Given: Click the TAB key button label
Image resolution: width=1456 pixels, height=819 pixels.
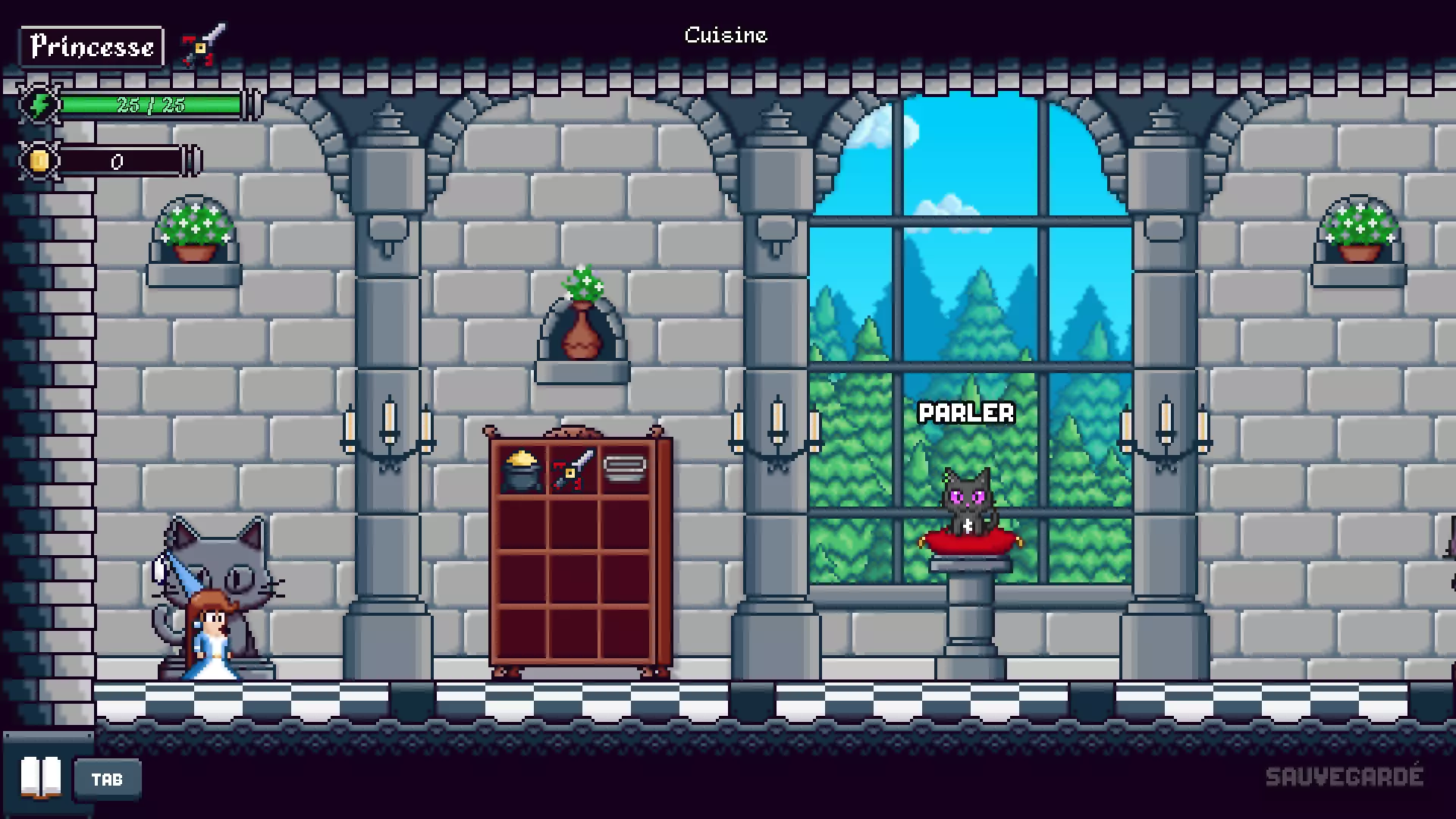Looking at the screenshot, I should [x=107, y=778].
